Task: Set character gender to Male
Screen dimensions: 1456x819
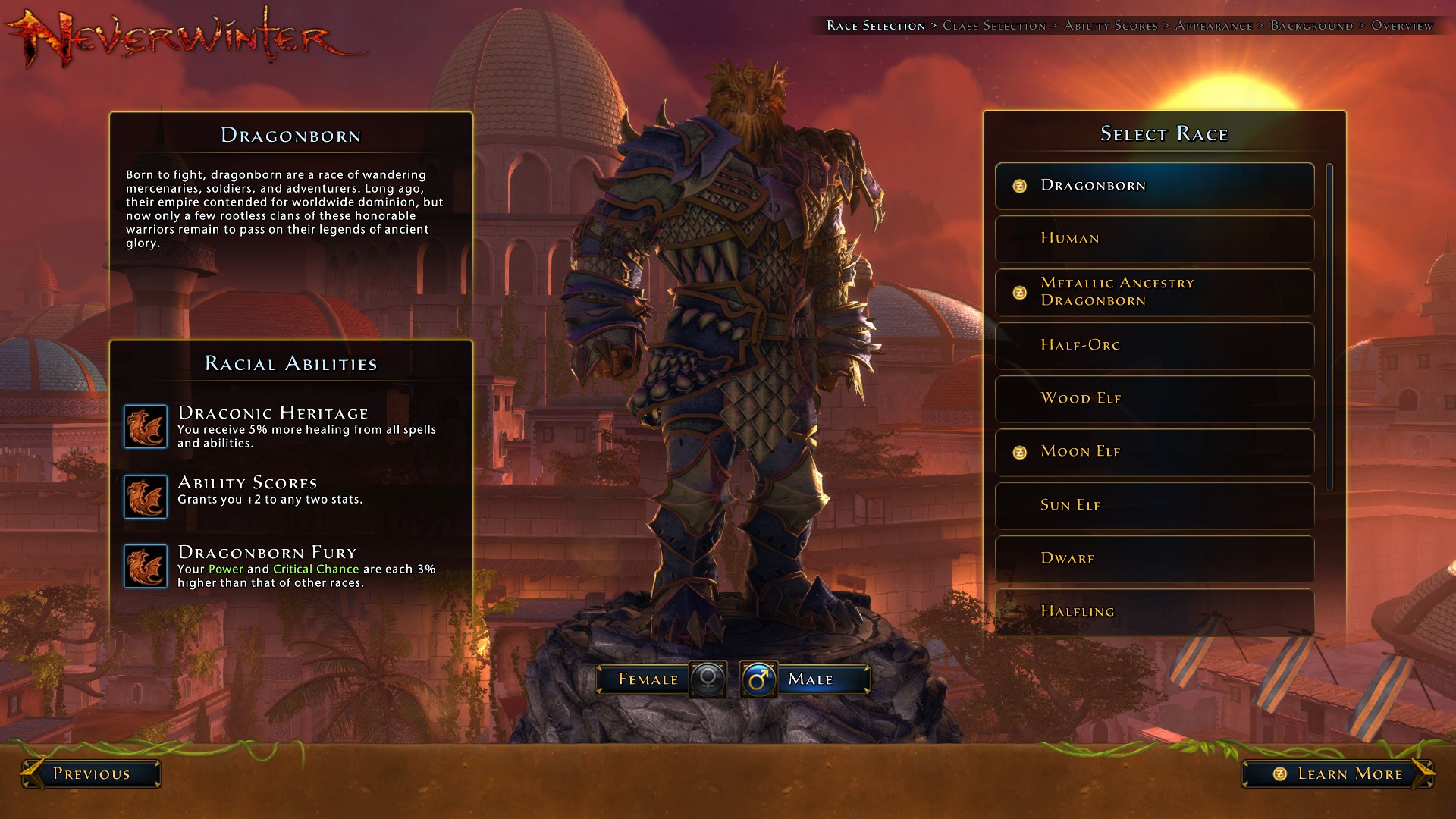Action: (805, 679)
